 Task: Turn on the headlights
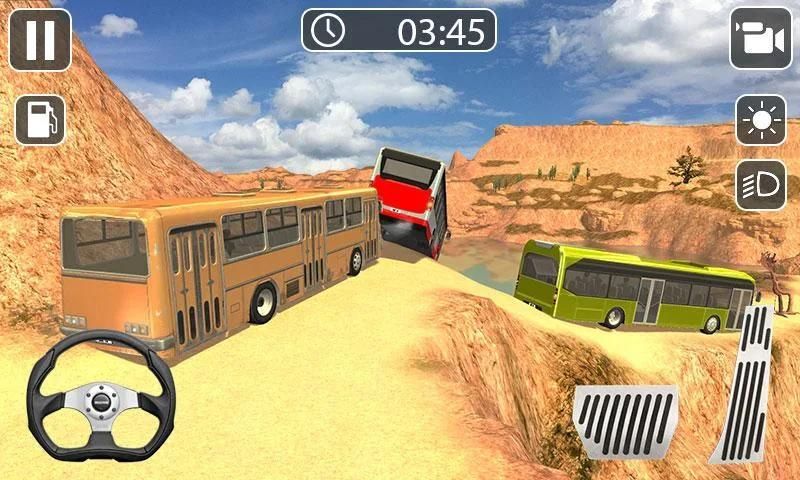[761, 185]
